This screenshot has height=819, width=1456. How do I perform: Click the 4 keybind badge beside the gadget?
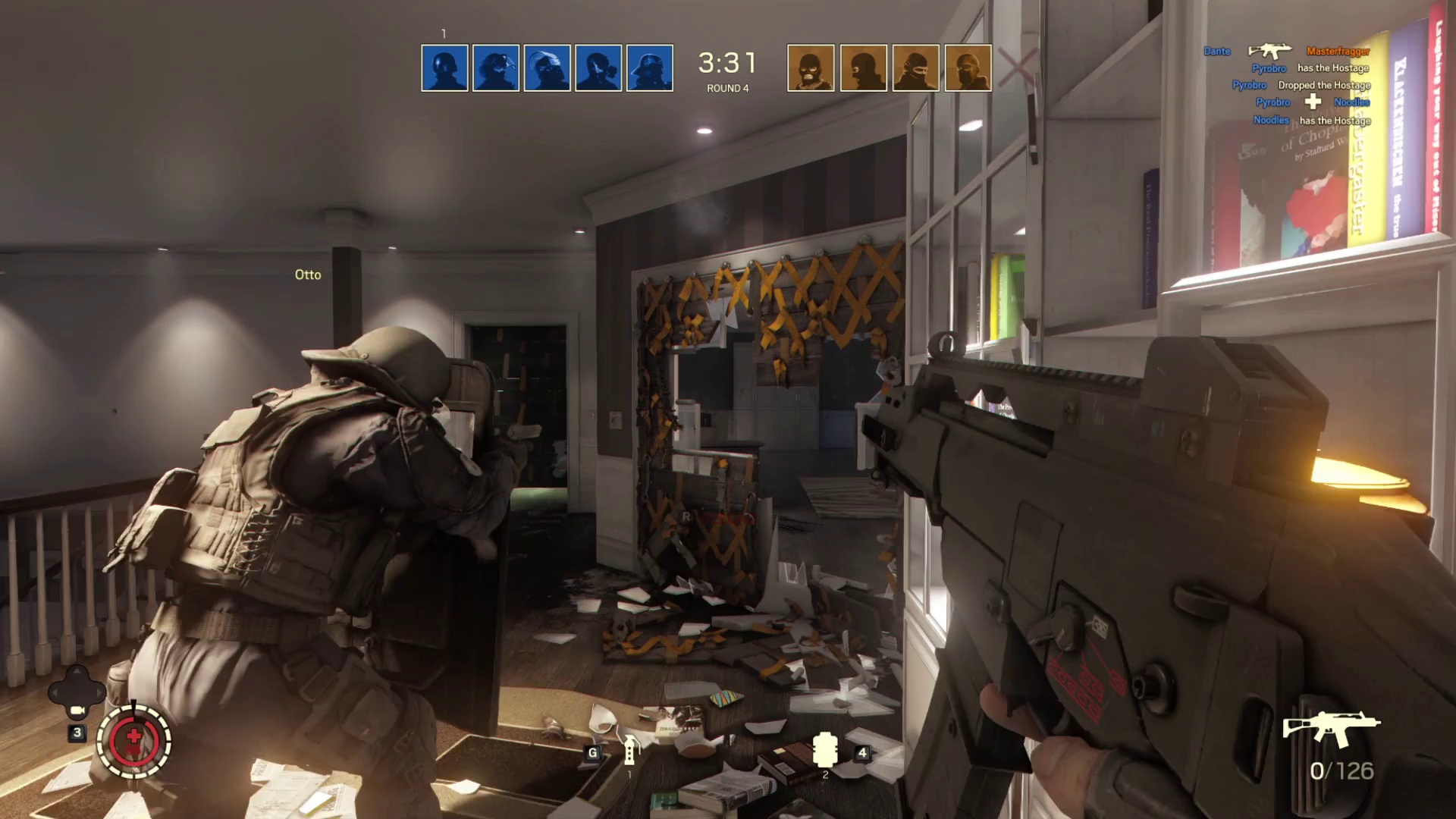pos(863,752)
